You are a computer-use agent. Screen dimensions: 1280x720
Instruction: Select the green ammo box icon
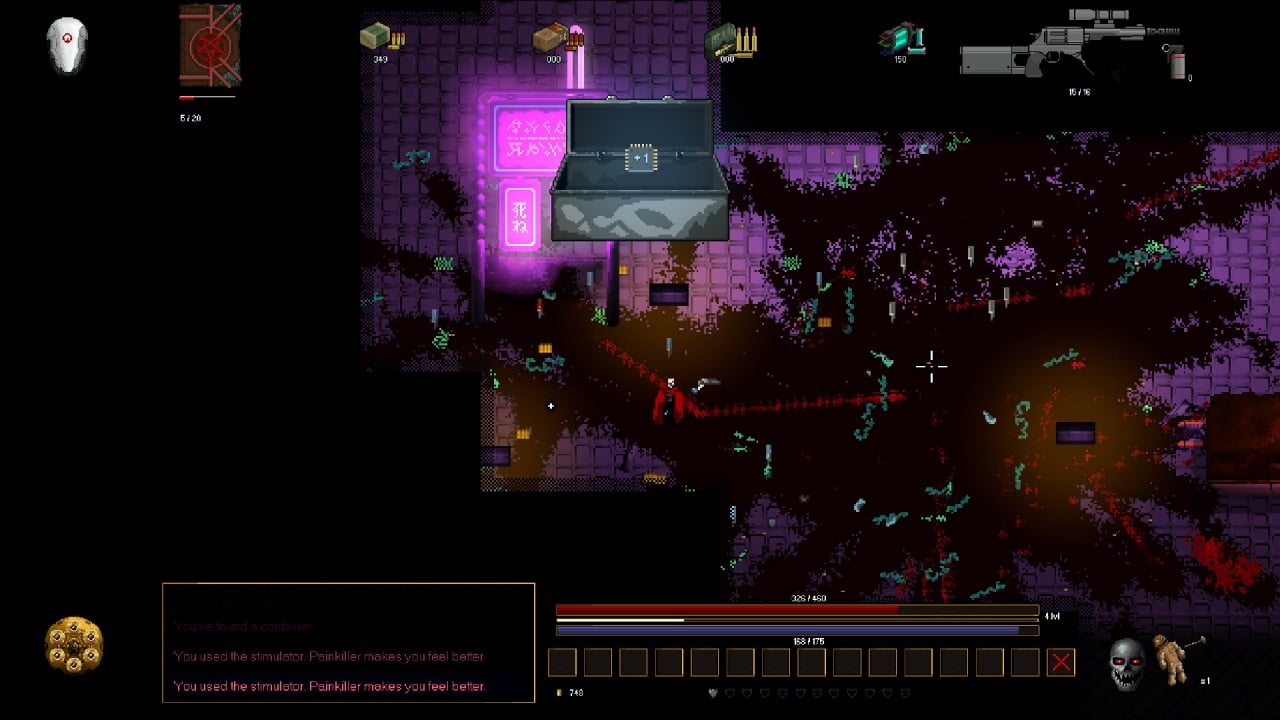(380, 37)
